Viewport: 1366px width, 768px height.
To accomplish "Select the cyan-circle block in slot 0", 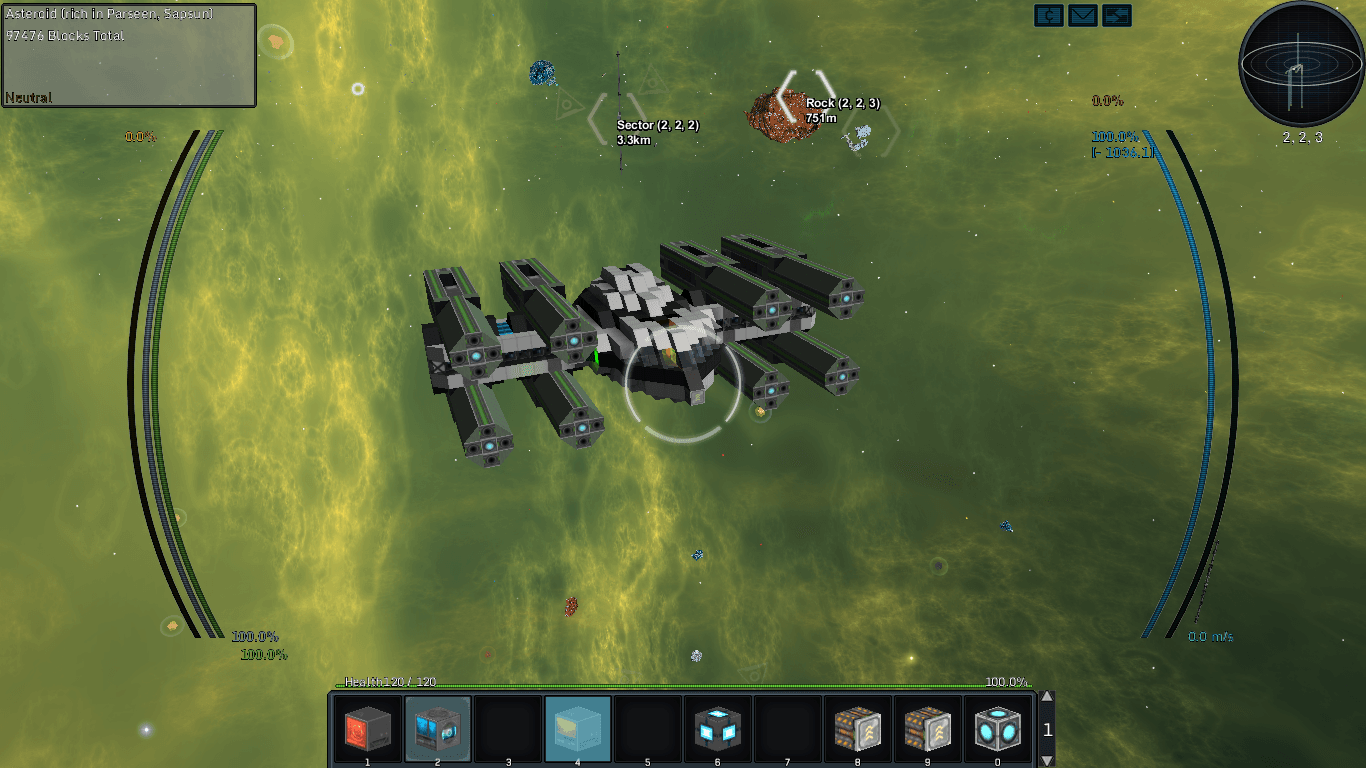I will click(x=997, y=727).
